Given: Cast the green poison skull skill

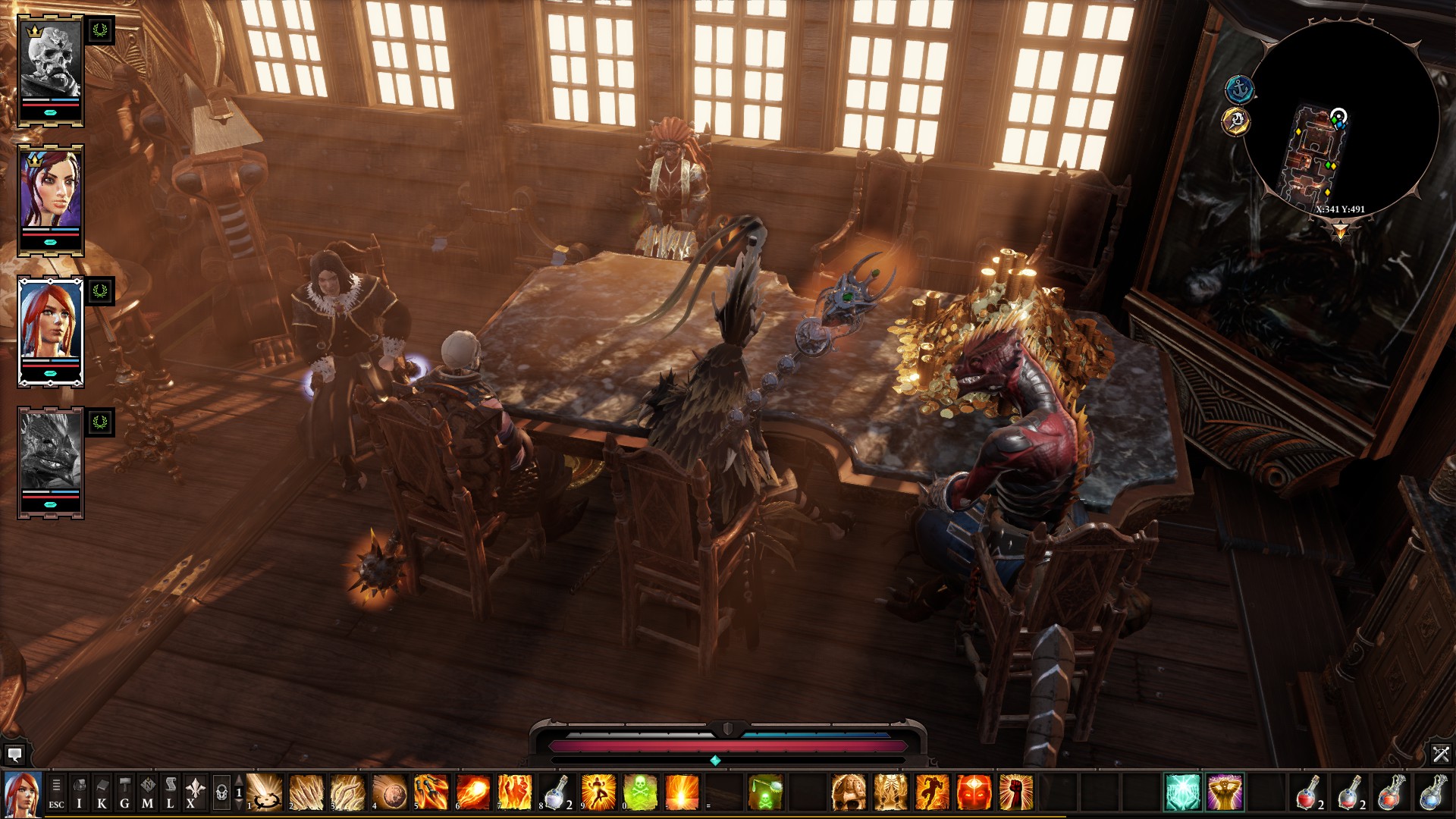Looking at the screenshot, I should 640,792.
